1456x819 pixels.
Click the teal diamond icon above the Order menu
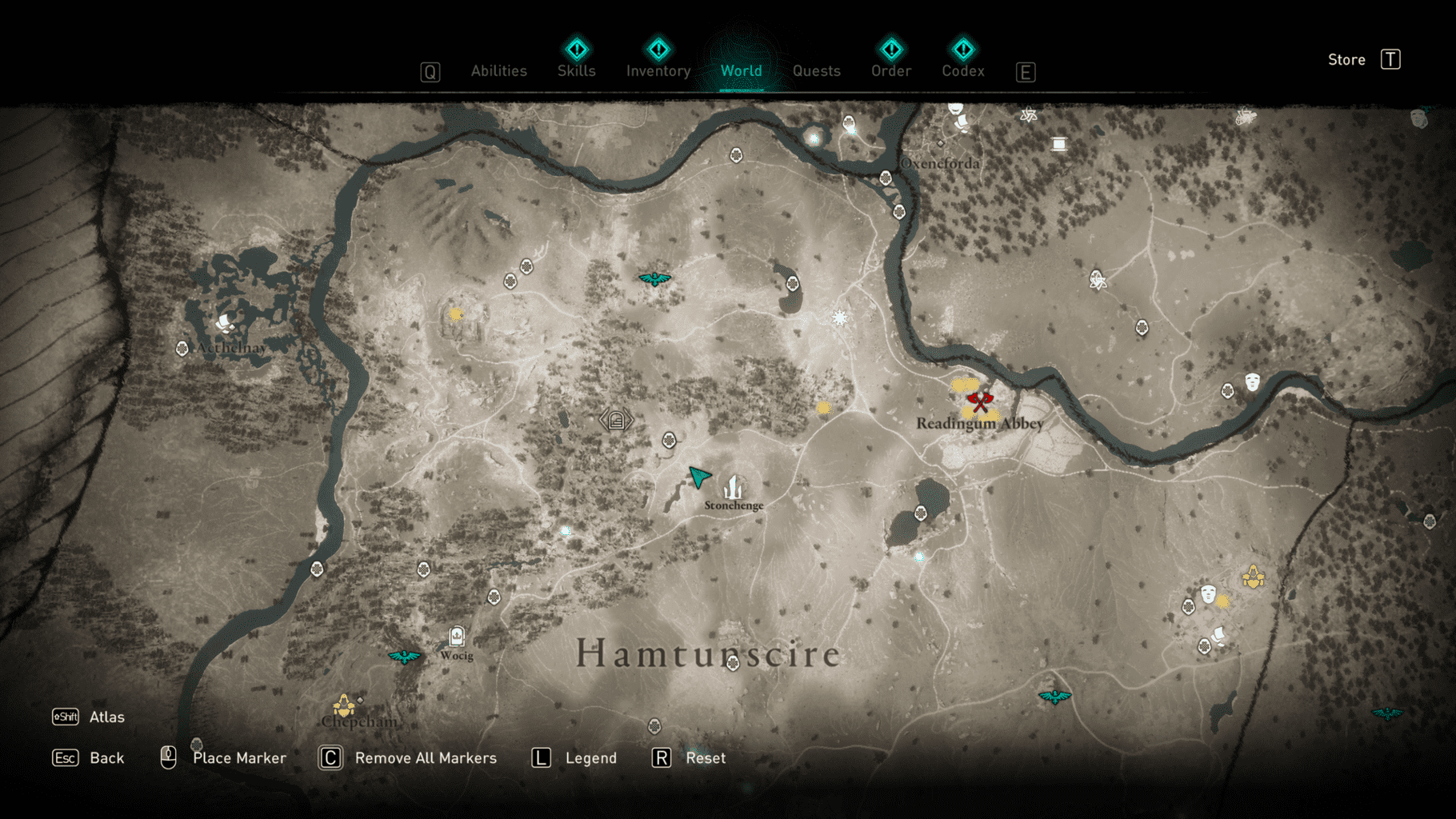890,50
